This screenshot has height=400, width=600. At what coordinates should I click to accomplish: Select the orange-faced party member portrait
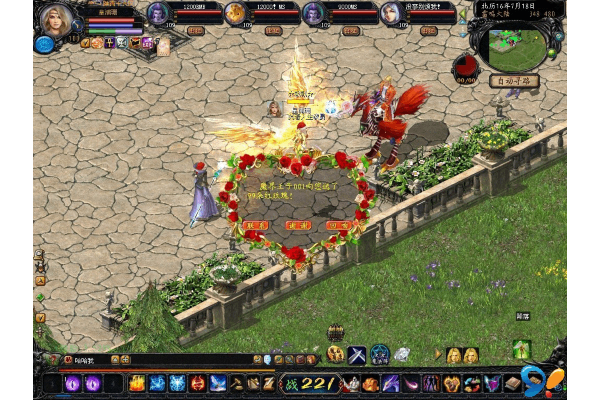pos(236,13)
